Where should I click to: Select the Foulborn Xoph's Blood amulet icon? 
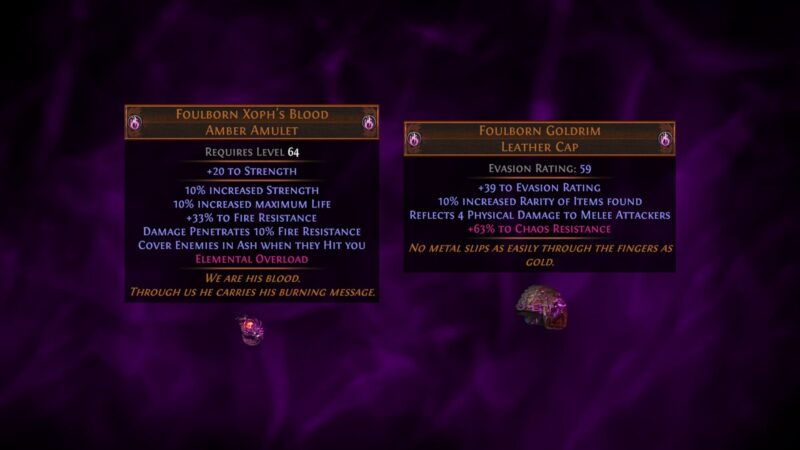(249, 329)
